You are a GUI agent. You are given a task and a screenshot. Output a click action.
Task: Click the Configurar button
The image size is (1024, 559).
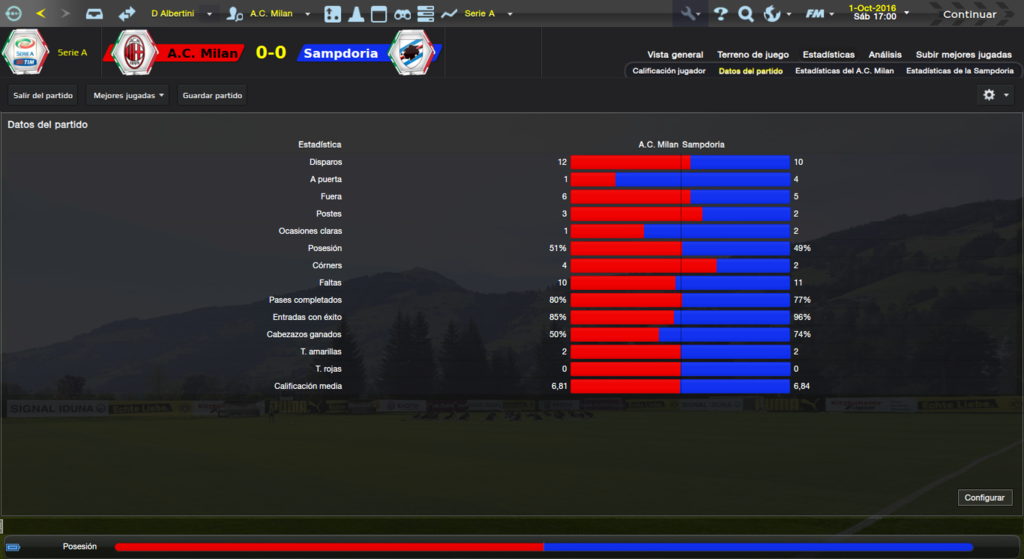point(986,498)
